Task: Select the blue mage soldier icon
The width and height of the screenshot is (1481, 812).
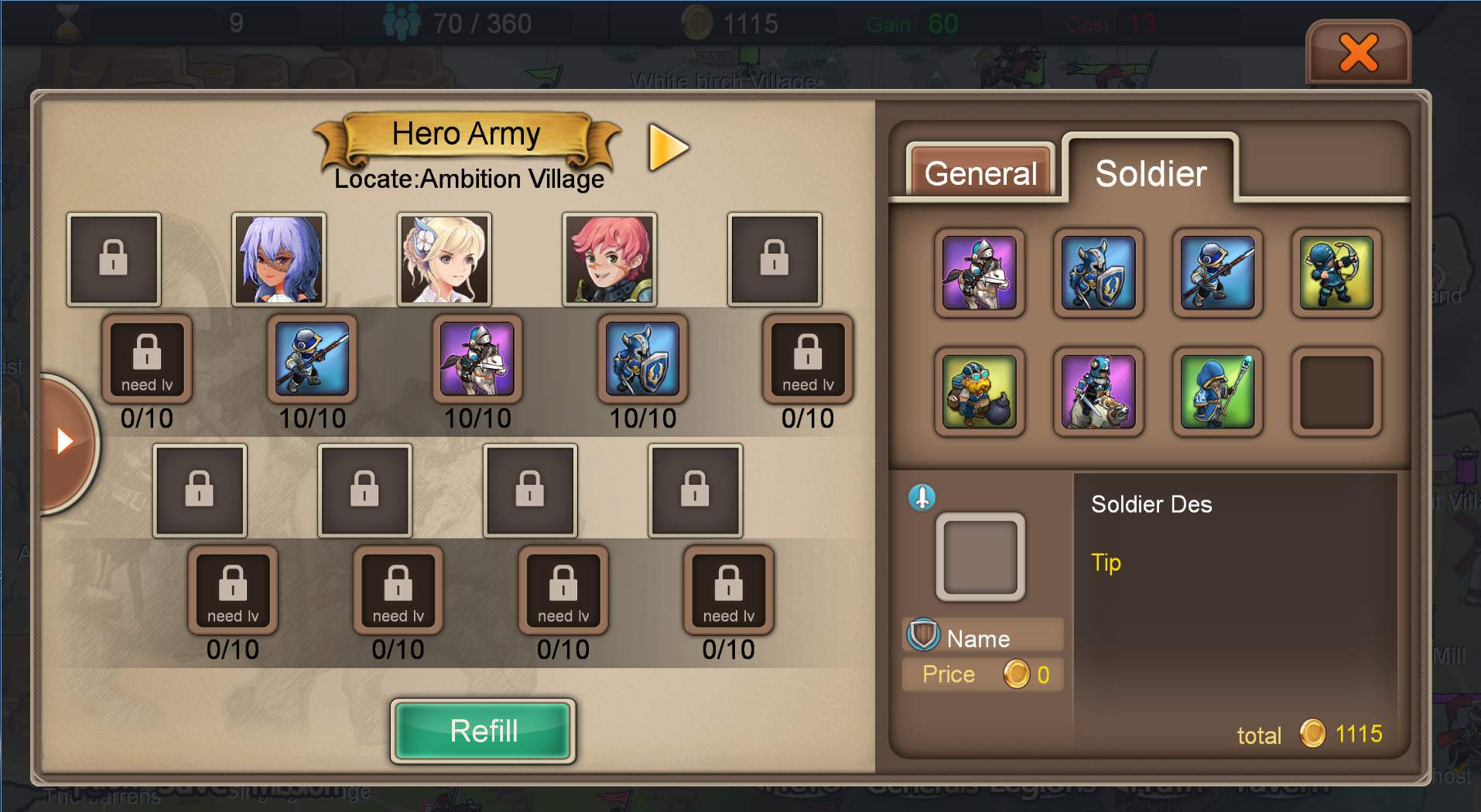Action: (1216, 392)
